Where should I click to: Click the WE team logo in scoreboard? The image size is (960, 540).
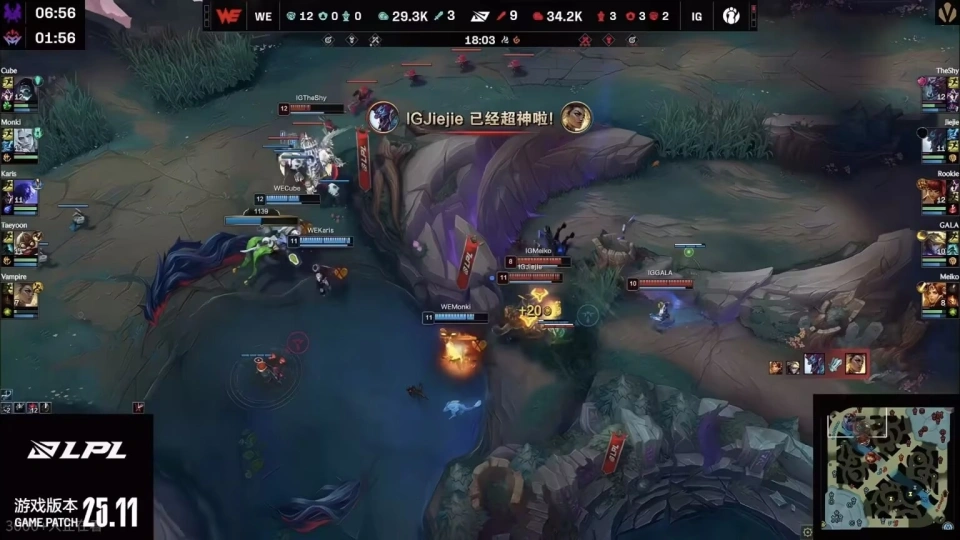pos(228,16)
